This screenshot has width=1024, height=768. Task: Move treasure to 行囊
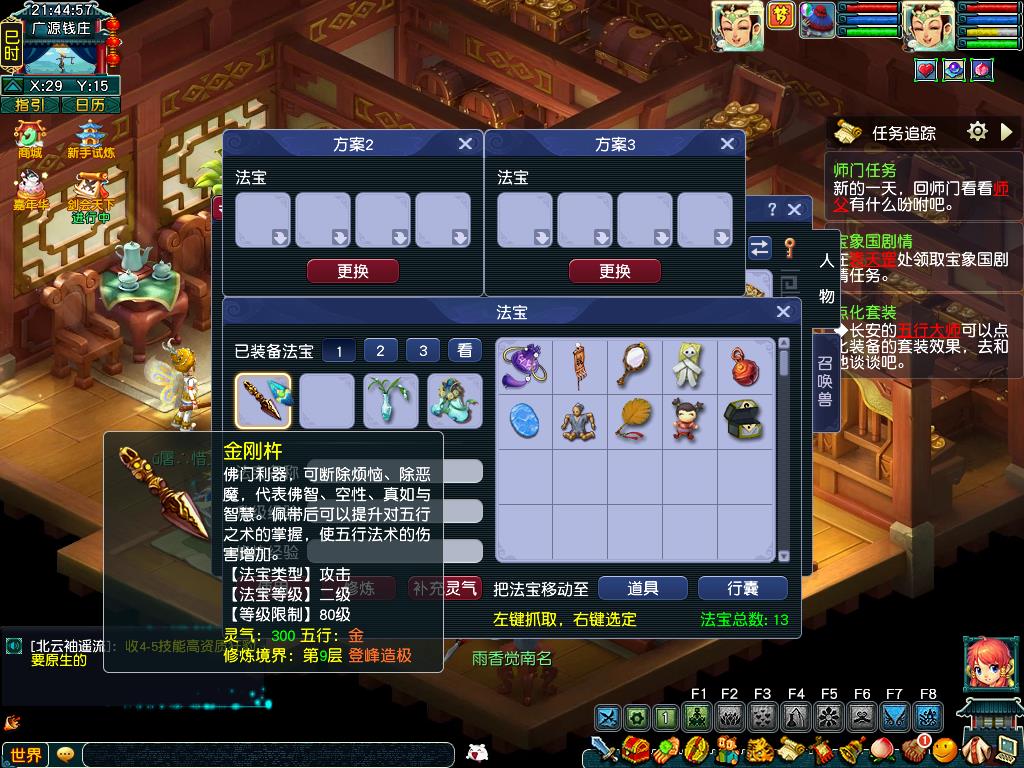(743, 588)
